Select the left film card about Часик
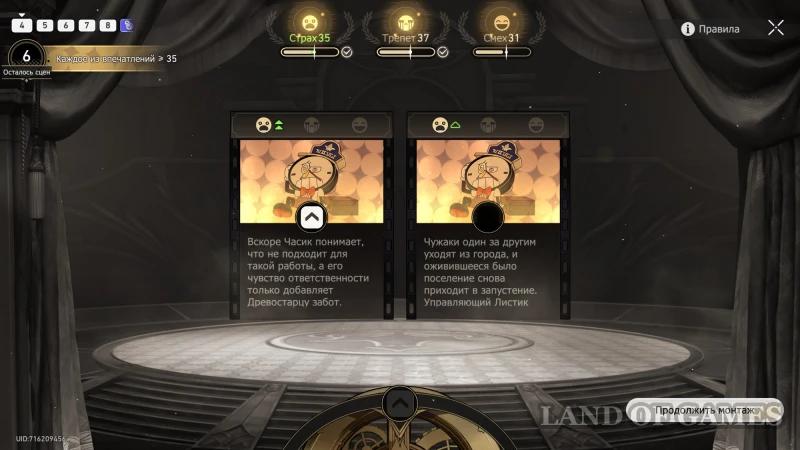 [x=310, y=215]
